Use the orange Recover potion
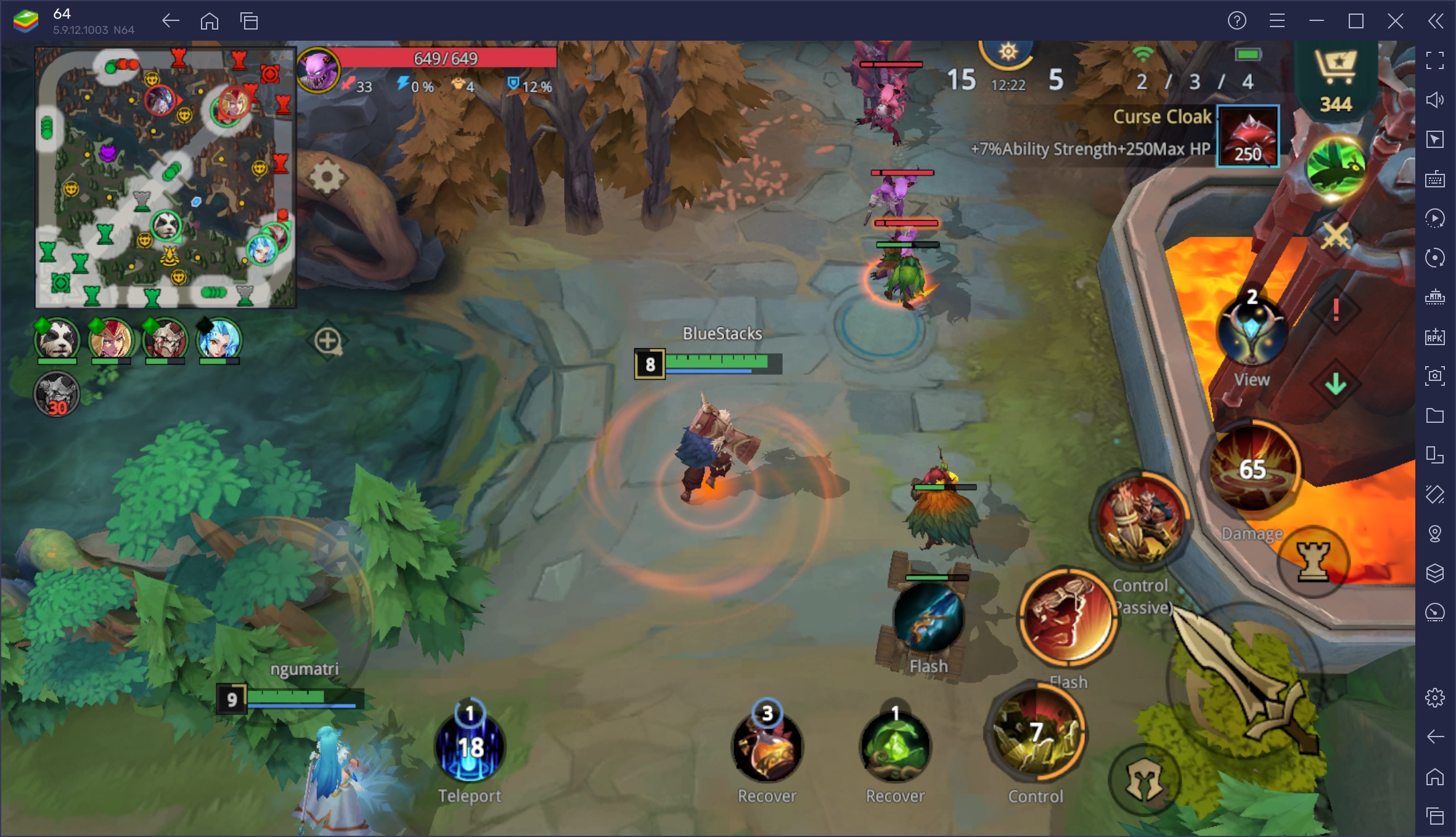This screenshot has width=1456, height=837. (767, 748)
